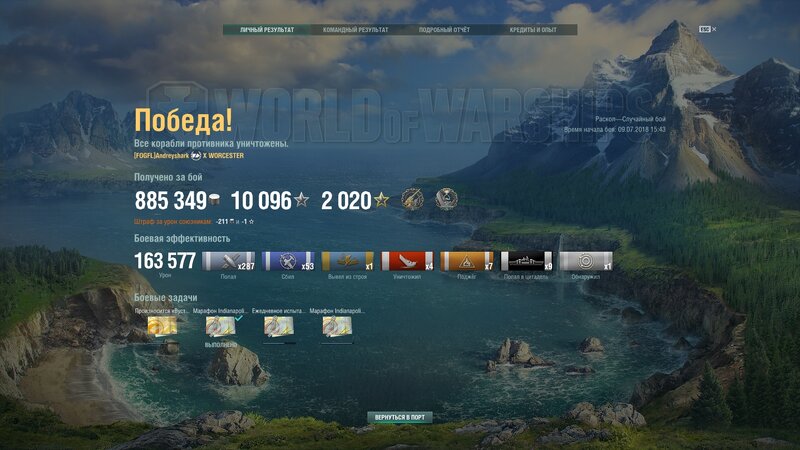Click the second achievement medal beside the XP

coord(447,200)
